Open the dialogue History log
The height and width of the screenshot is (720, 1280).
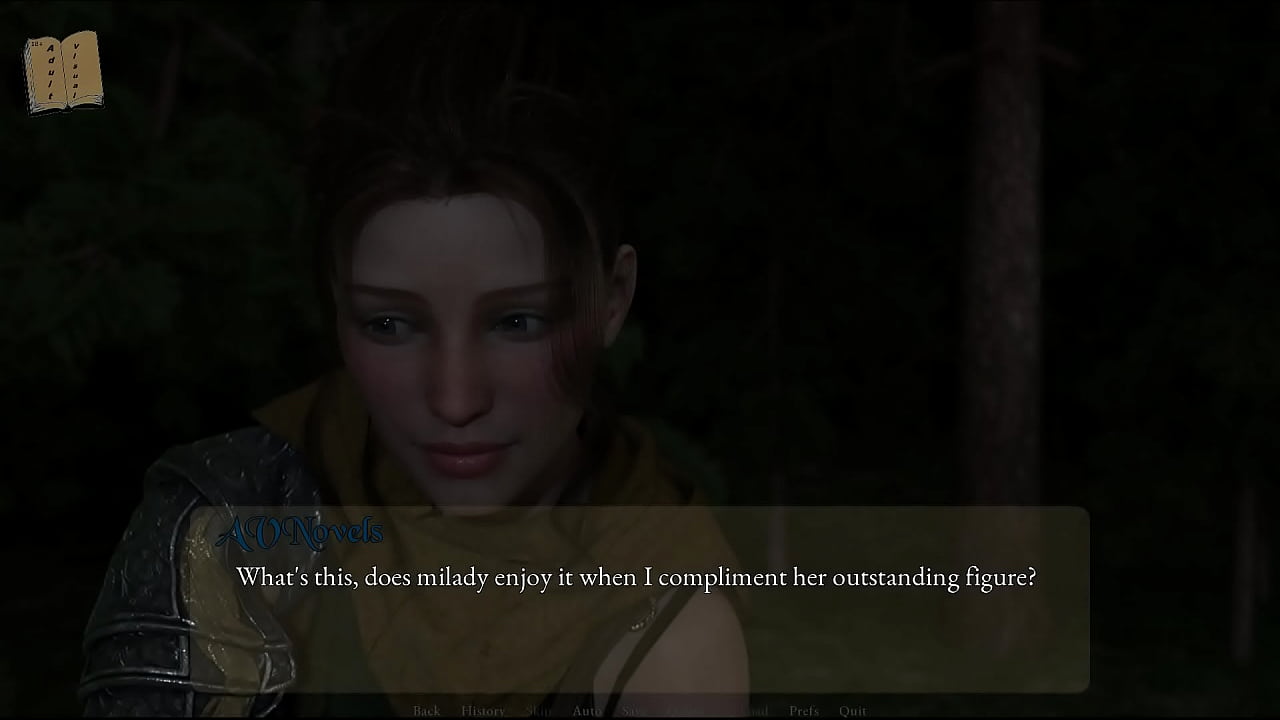[483, 711]
